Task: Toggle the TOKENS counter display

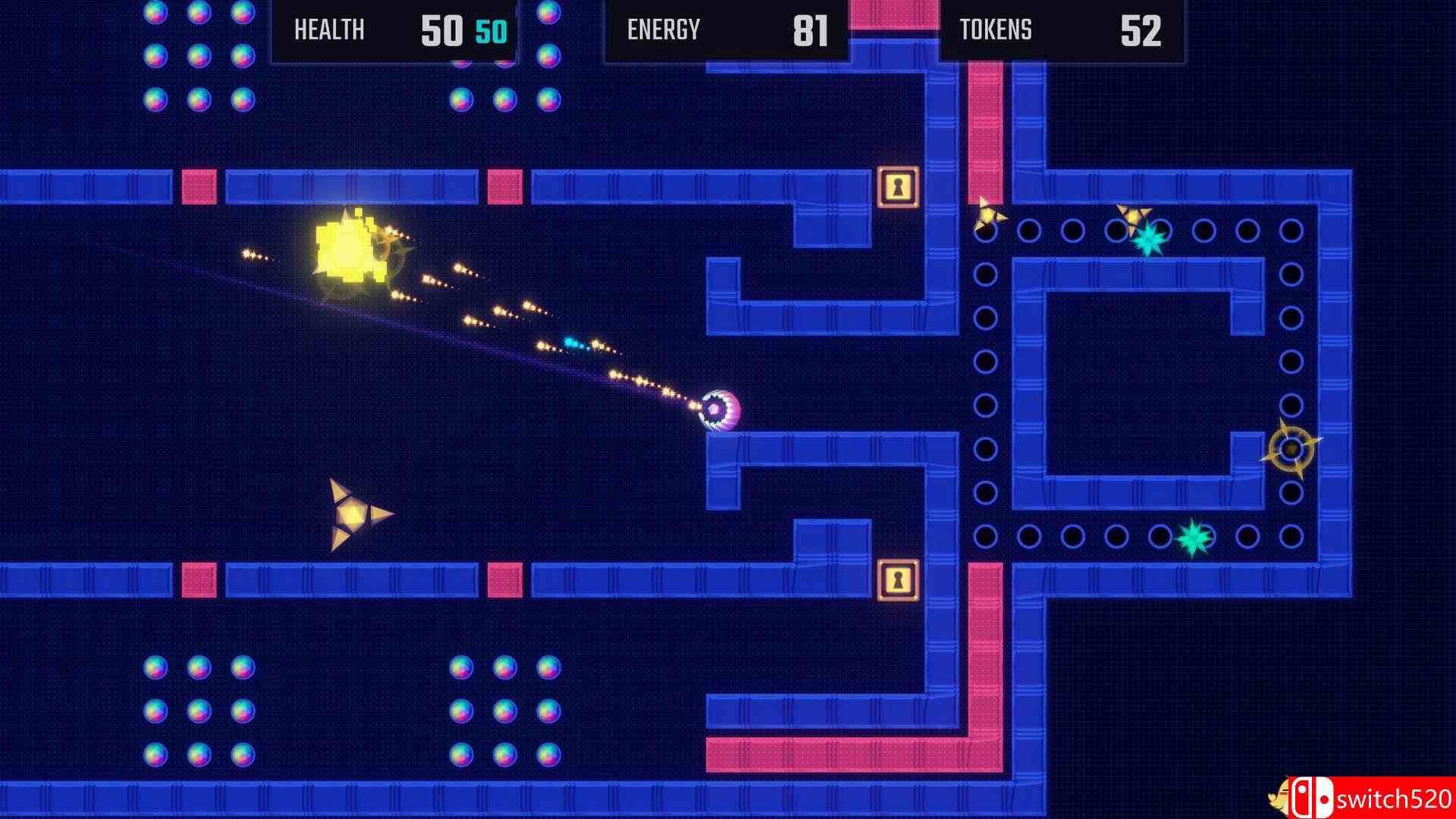Action: point(1143,30)
